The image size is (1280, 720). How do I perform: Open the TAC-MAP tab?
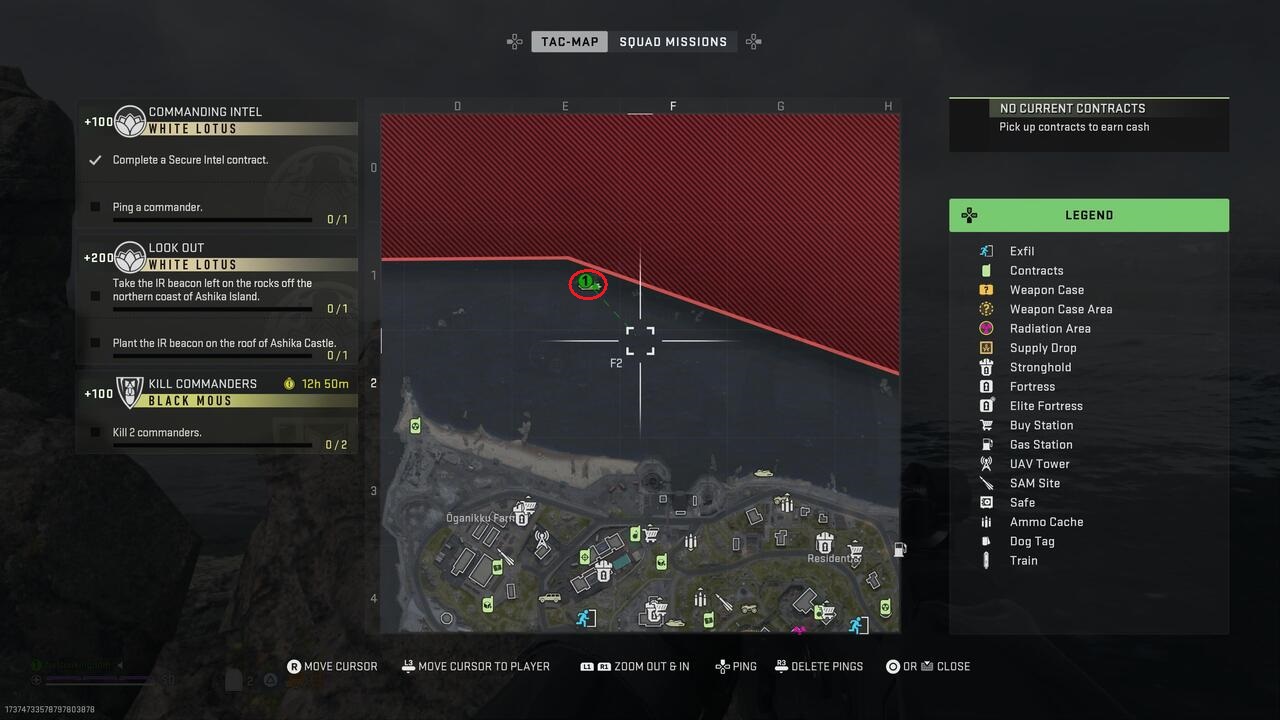(569, 42)
